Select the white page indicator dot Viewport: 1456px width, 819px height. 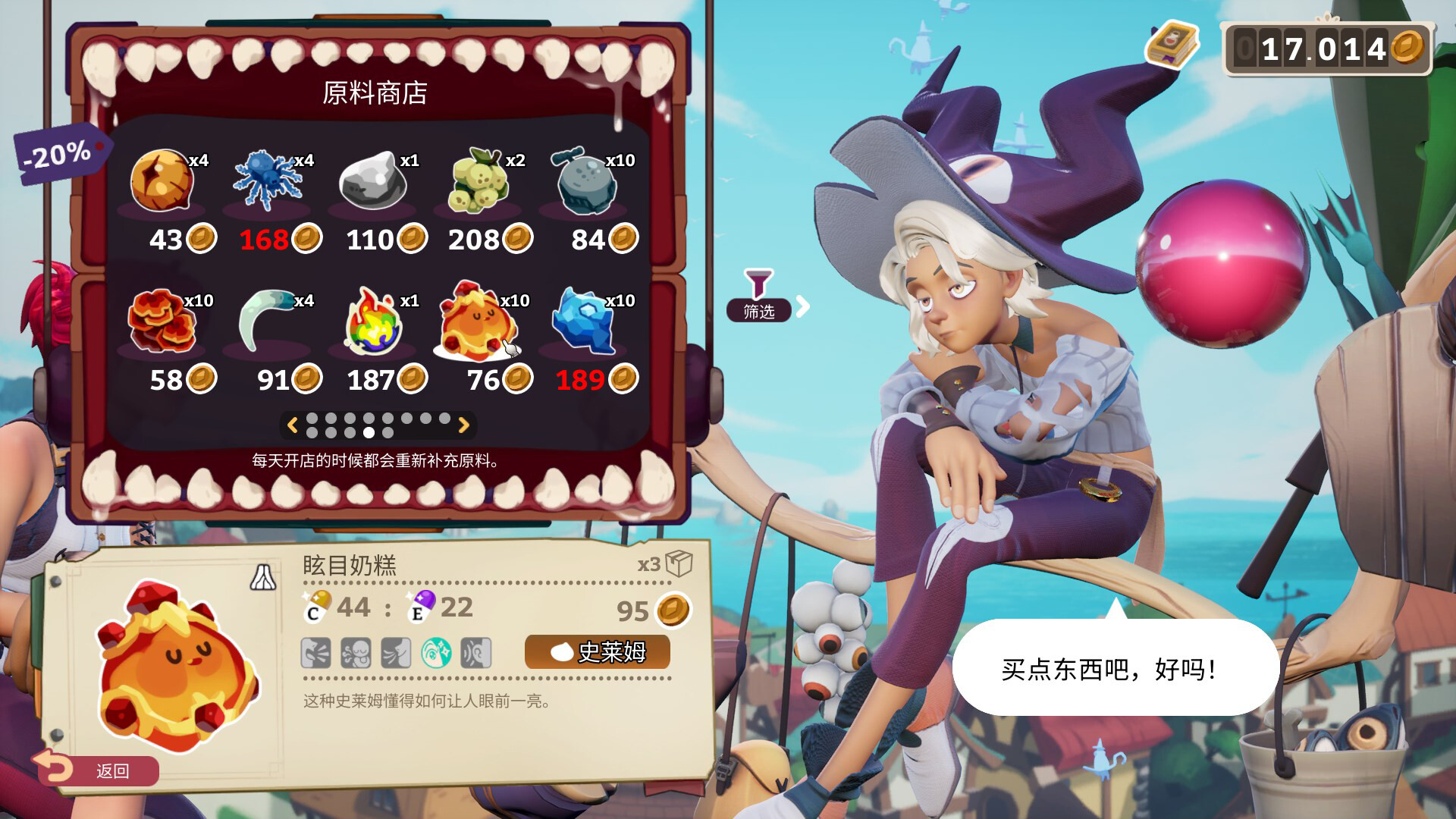[369, 434]
